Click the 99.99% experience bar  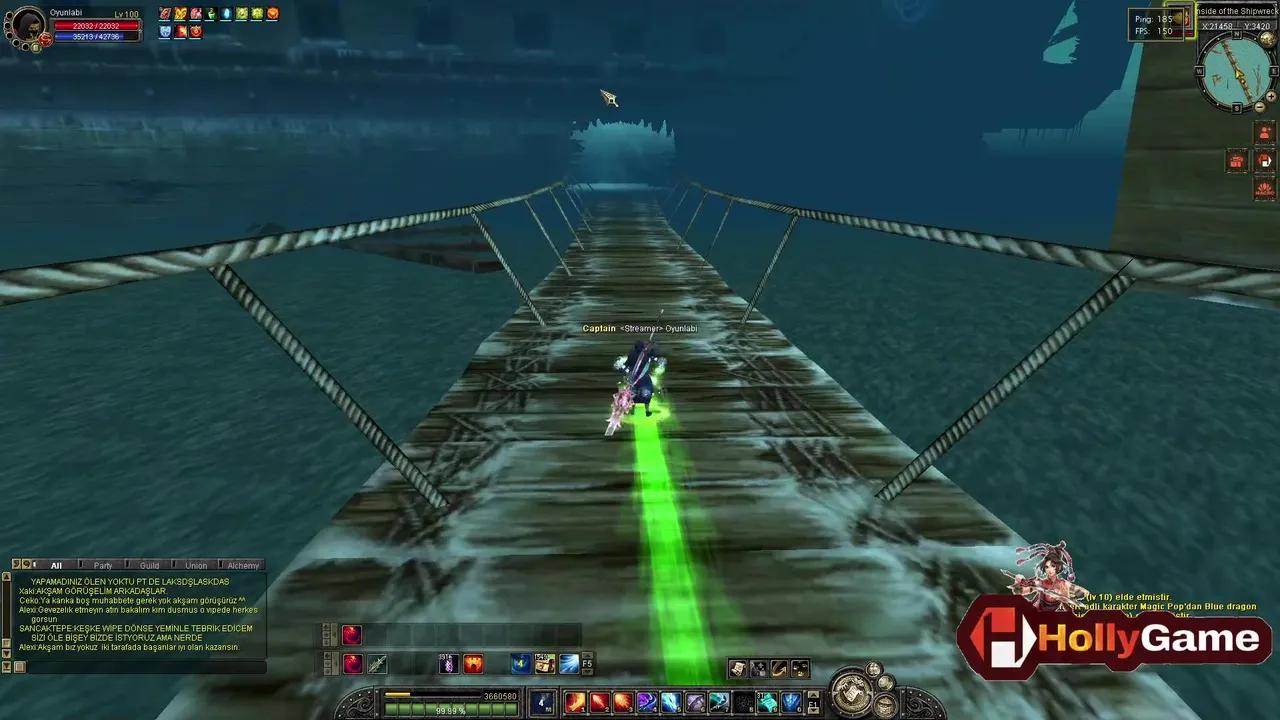[x=451, y=708]
